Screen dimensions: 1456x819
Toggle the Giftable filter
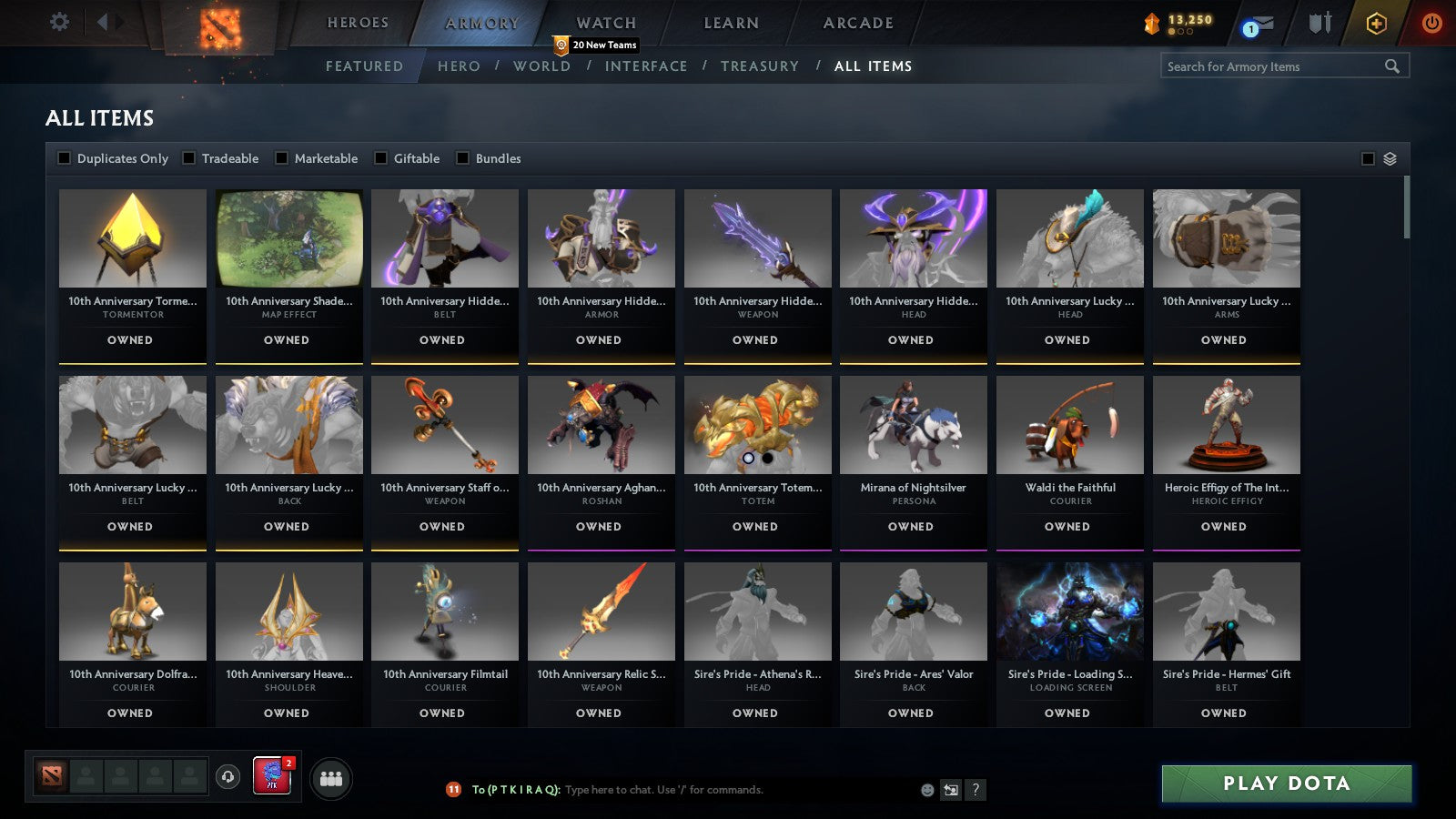[x=381, y=157]
